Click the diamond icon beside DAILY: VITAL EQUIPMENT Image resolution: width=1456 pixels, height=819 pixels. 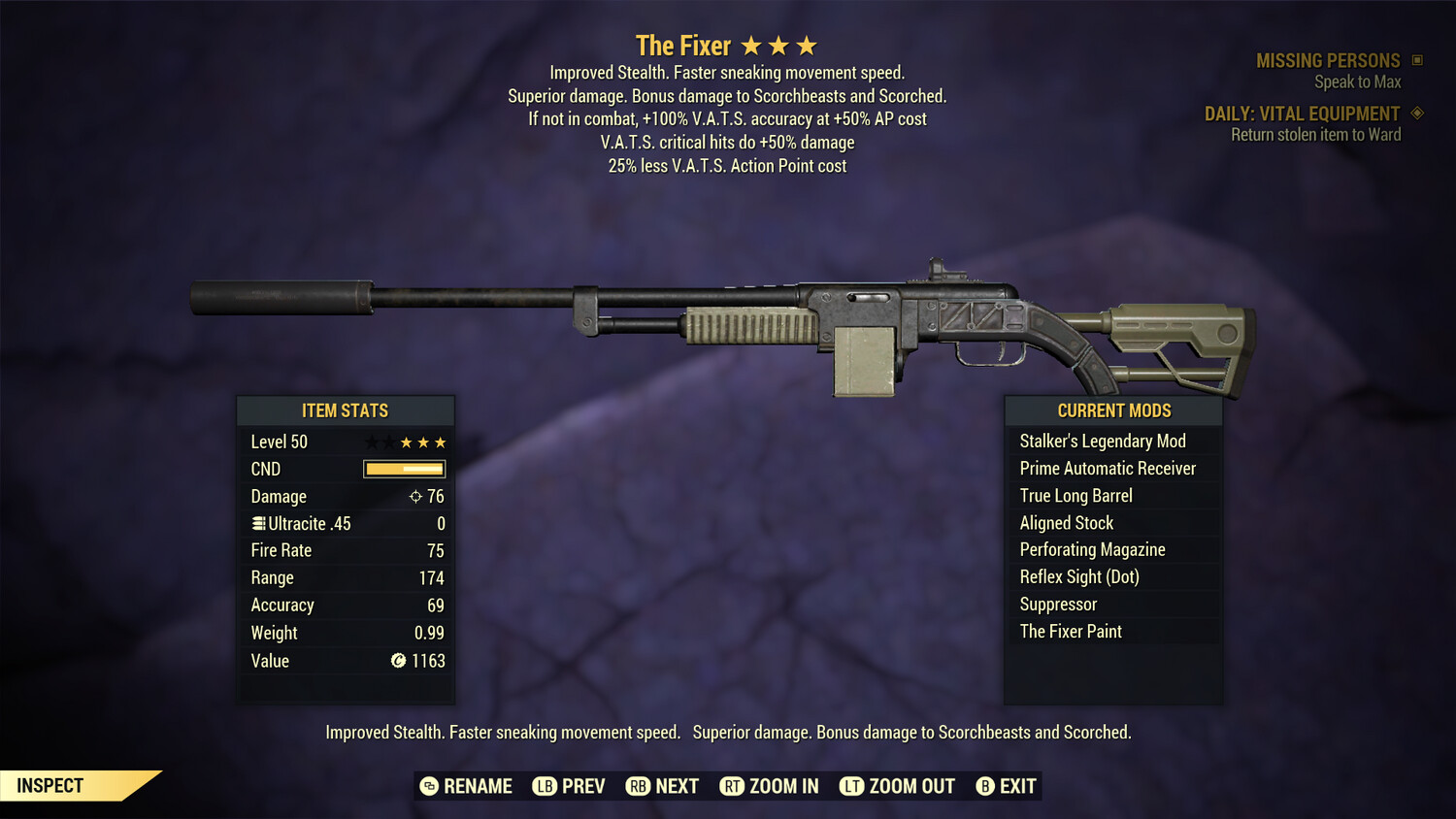click(1416, 113)
